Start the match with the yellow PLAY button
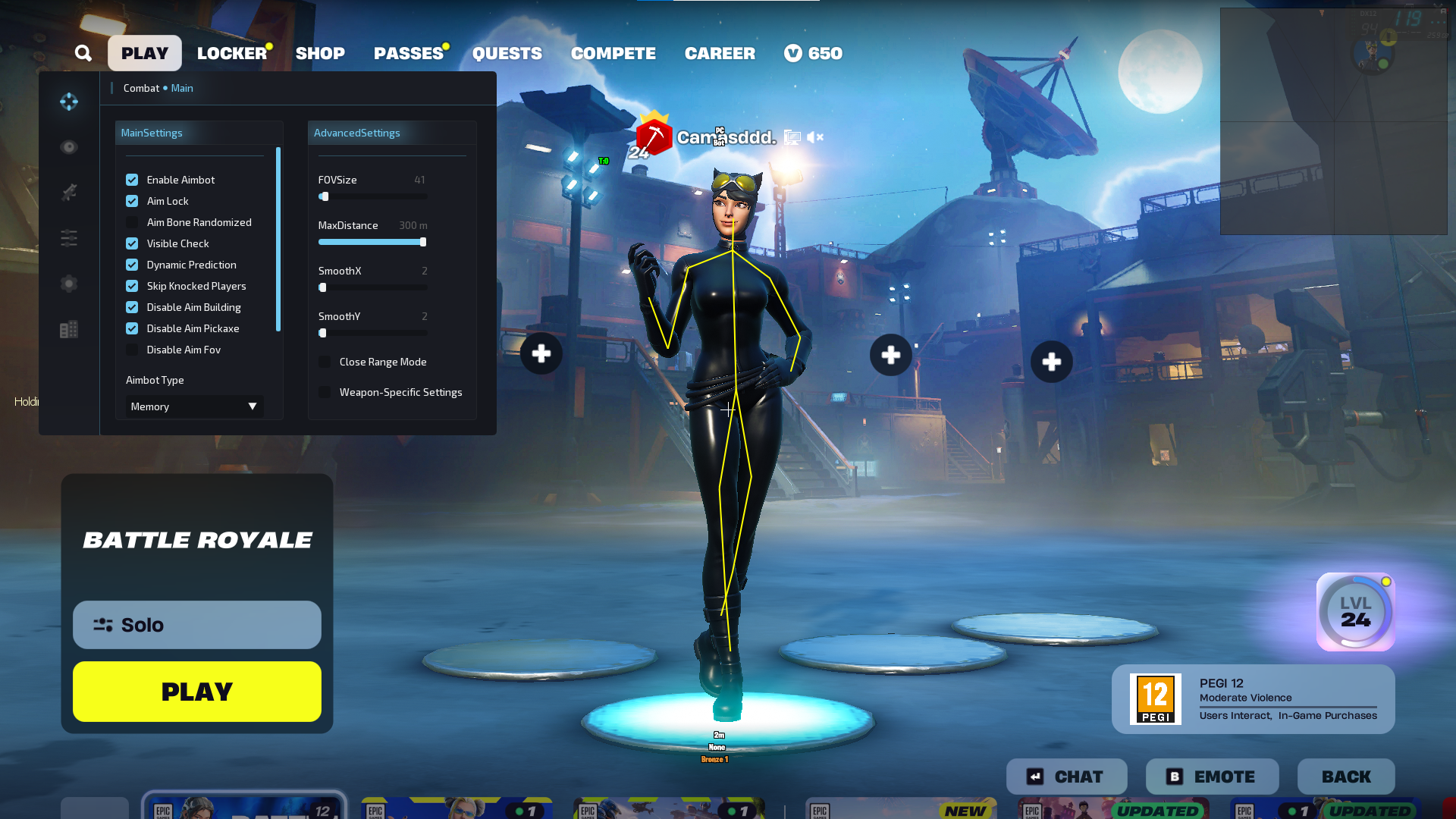The width and height of the screenshot is (1456, 819). (197, 692)
